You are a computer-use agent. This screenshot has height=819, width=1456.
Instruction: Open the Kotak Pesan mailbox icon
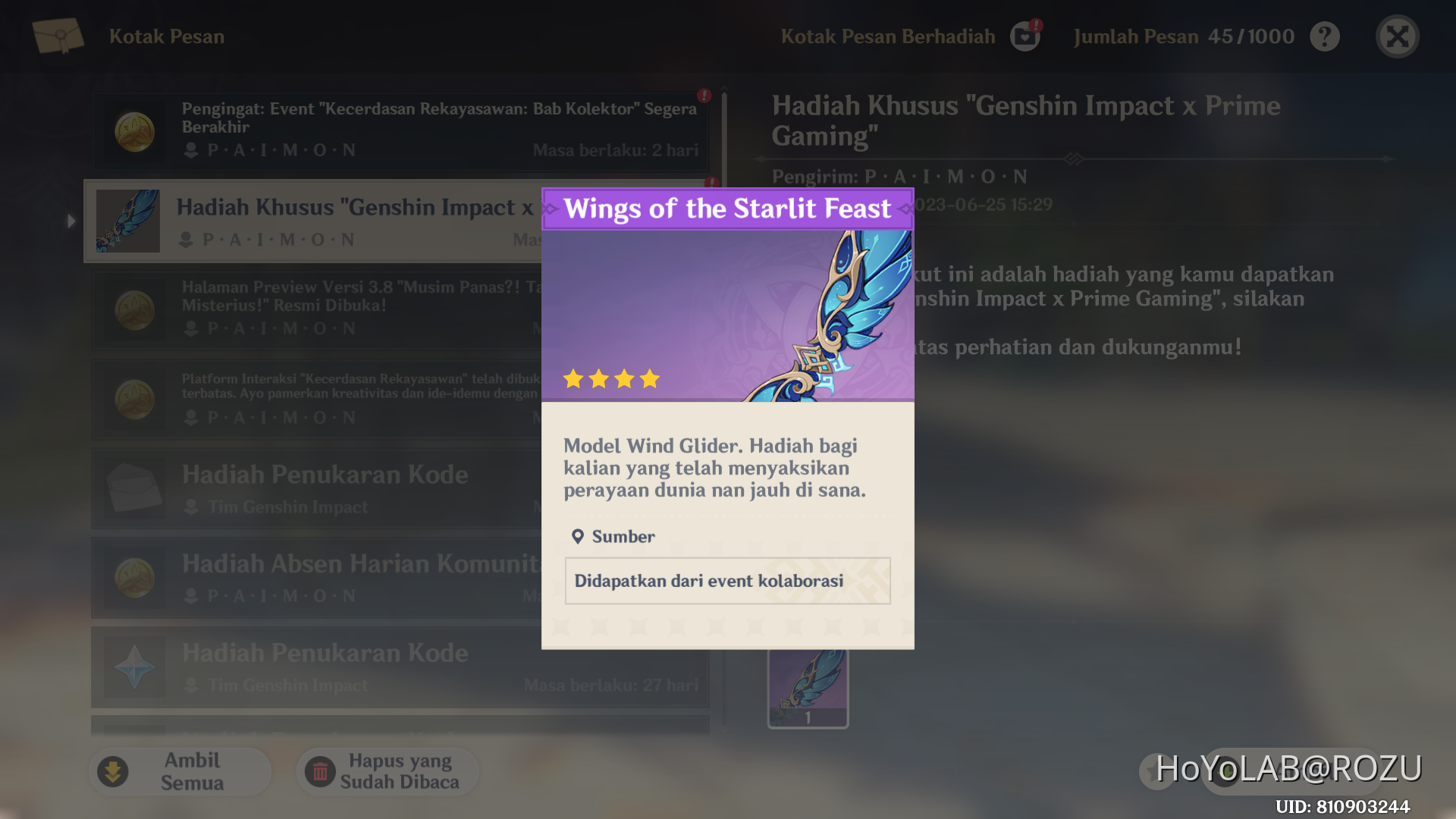pos(58,36)
